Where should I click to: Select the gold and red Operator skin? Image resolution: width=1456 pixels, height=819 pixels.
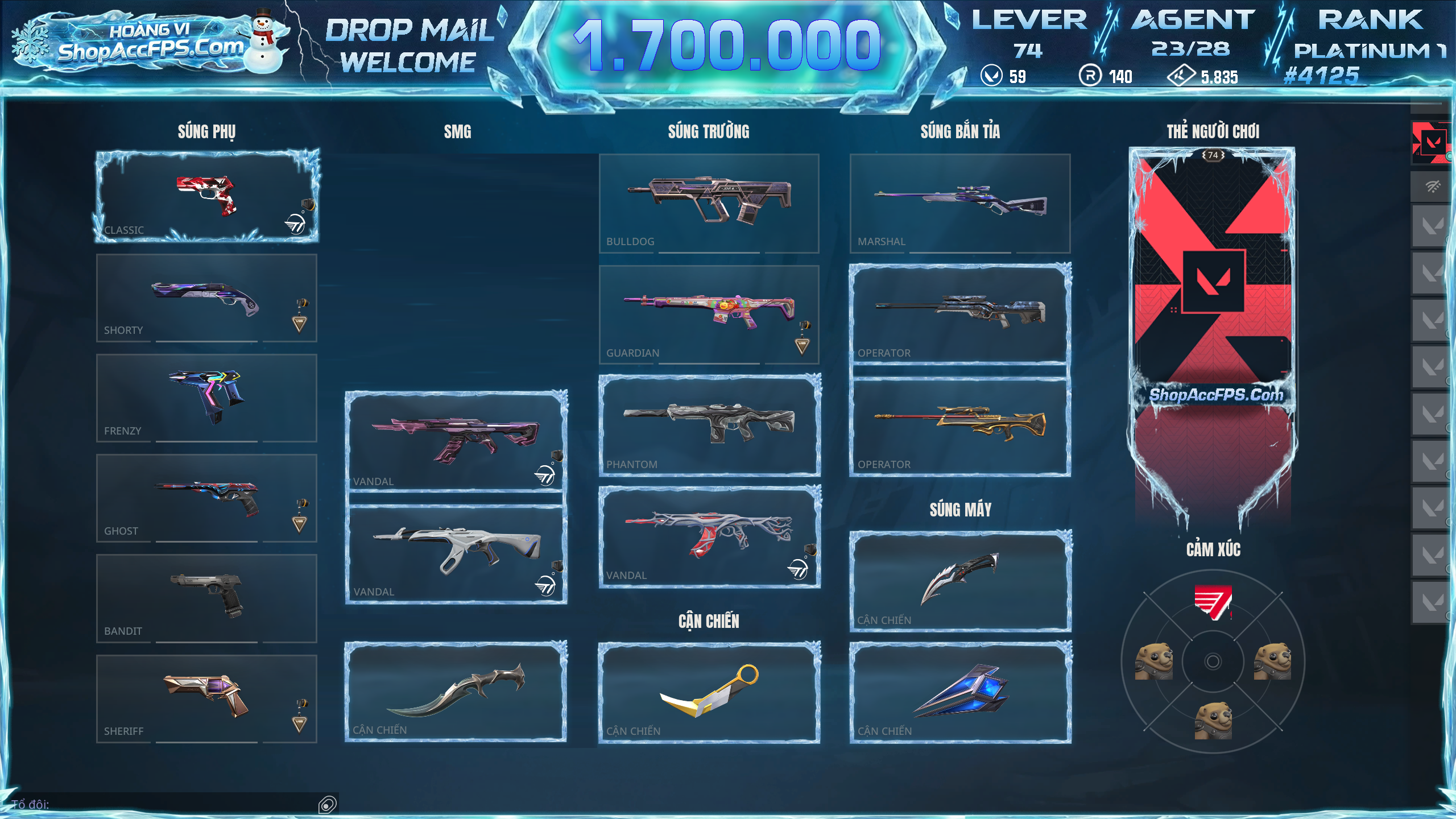click(960, 426)
